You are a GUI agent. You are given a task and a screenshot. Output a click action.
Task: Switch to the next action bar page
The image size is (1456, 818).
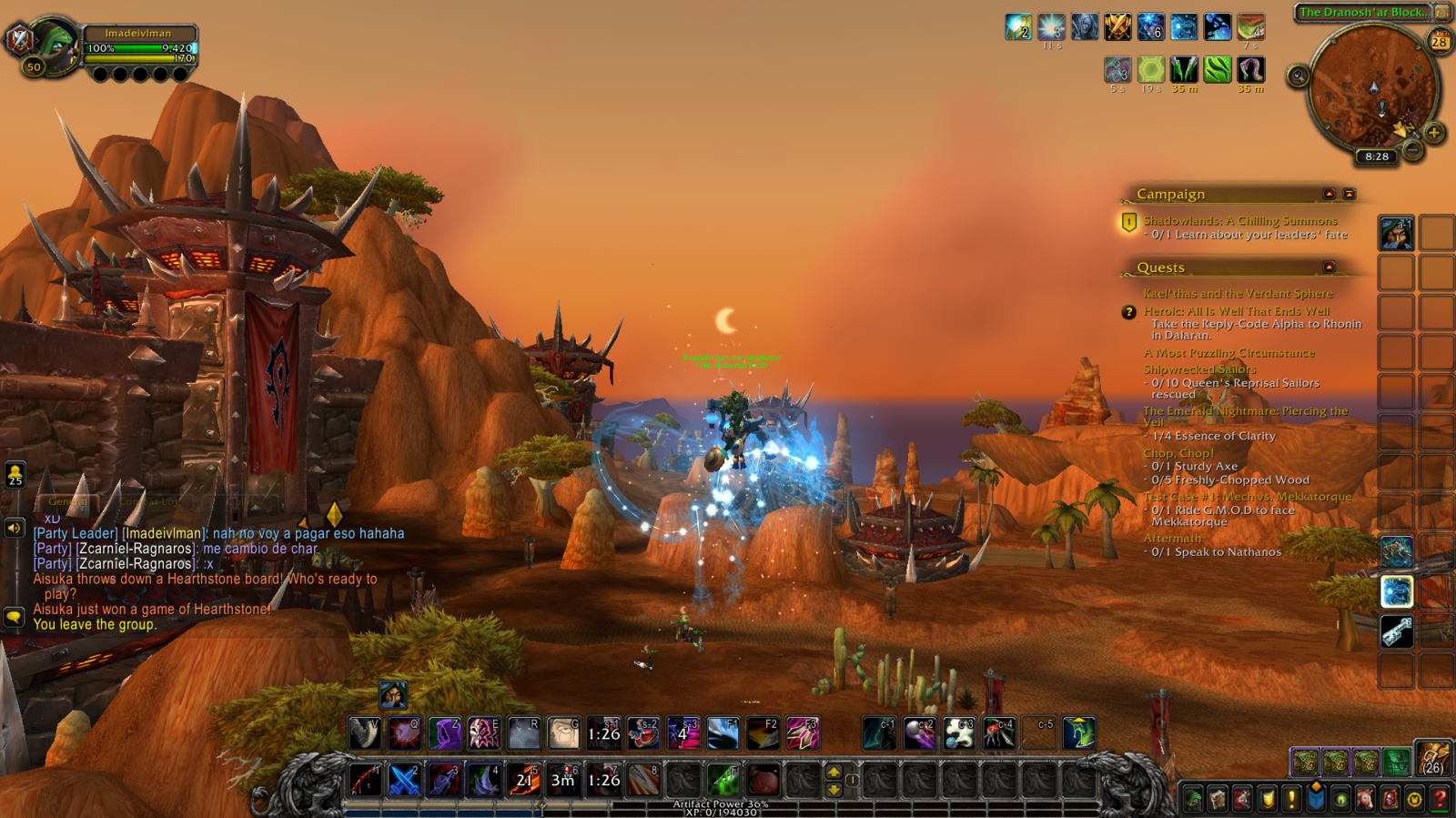(x=834, y=772)
